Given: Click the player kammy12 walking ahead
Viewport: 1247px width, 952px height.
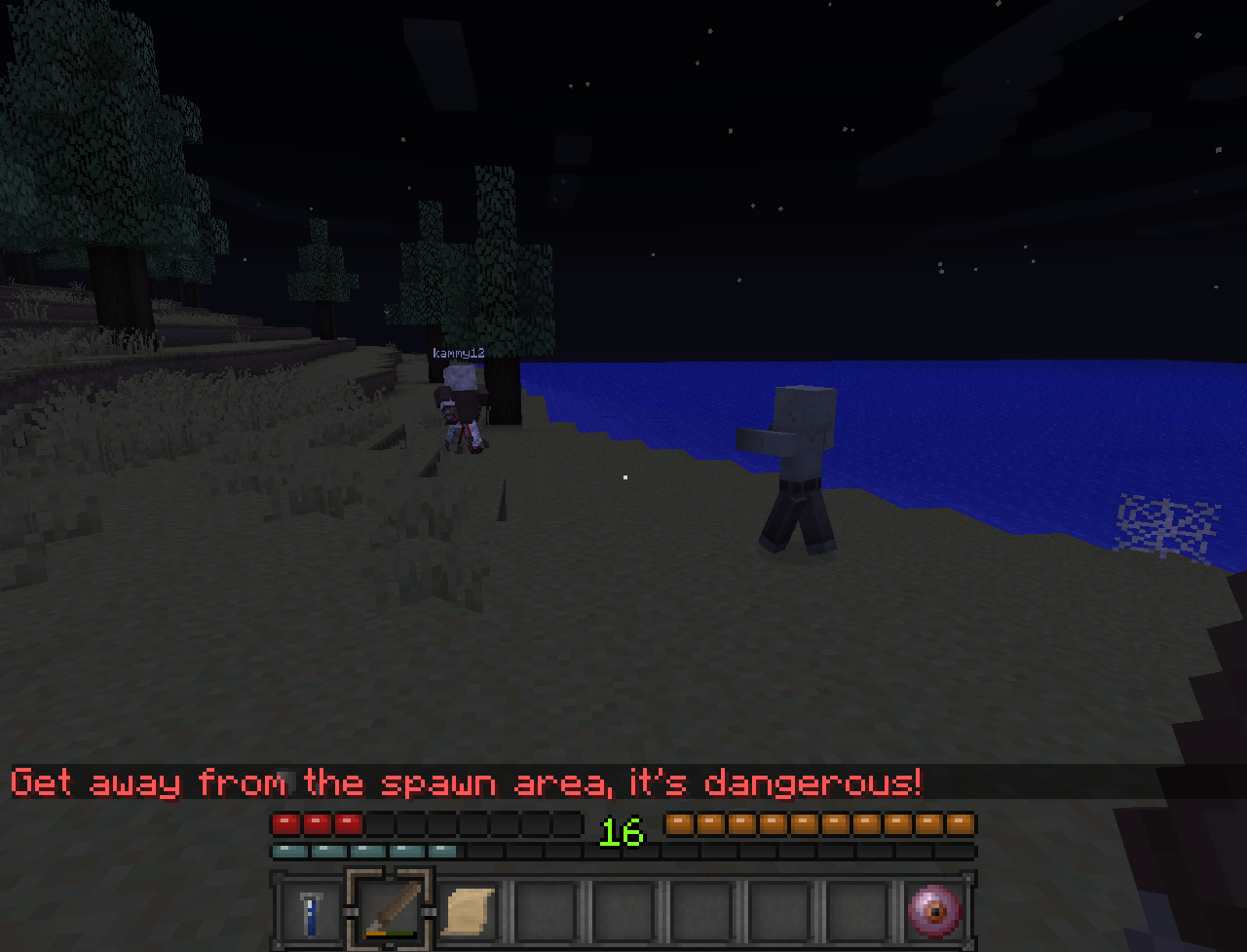Looking at the screenshot, I should [460, 409].
